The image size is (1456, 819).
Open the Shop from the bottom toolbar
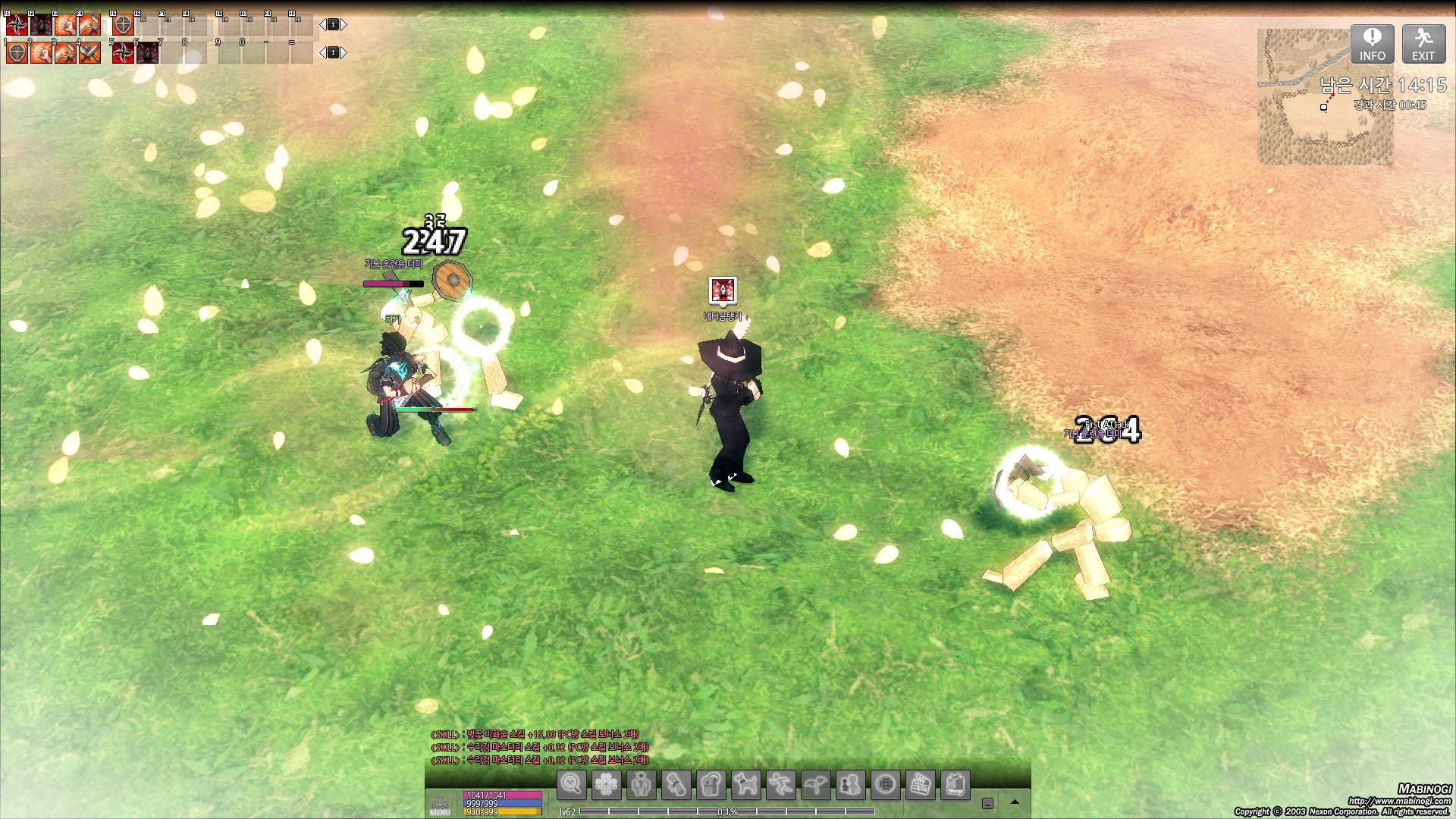(955, 785)
